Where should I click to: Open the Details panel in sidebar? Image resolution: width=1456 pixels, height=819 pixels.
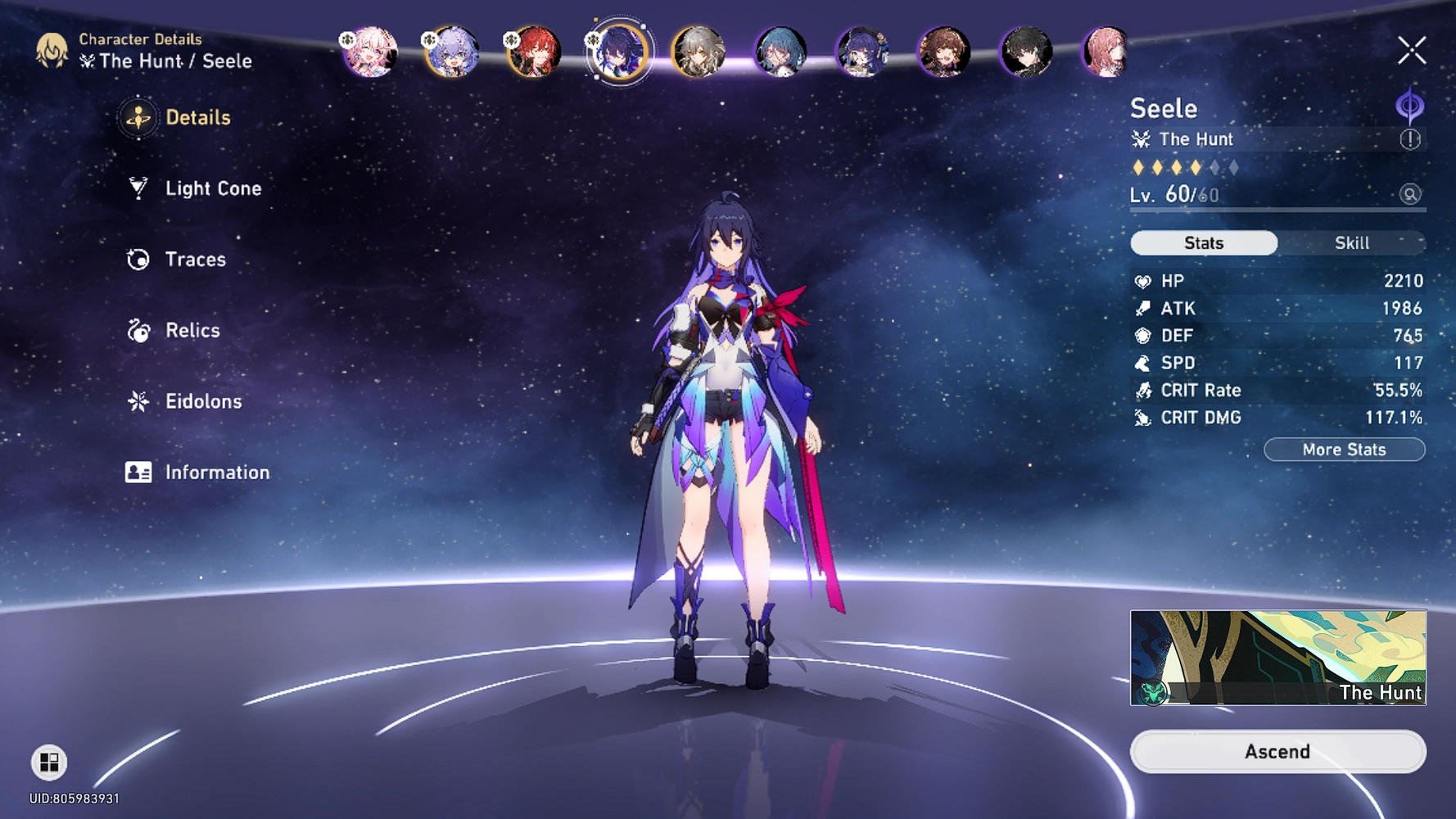point(197,117)
